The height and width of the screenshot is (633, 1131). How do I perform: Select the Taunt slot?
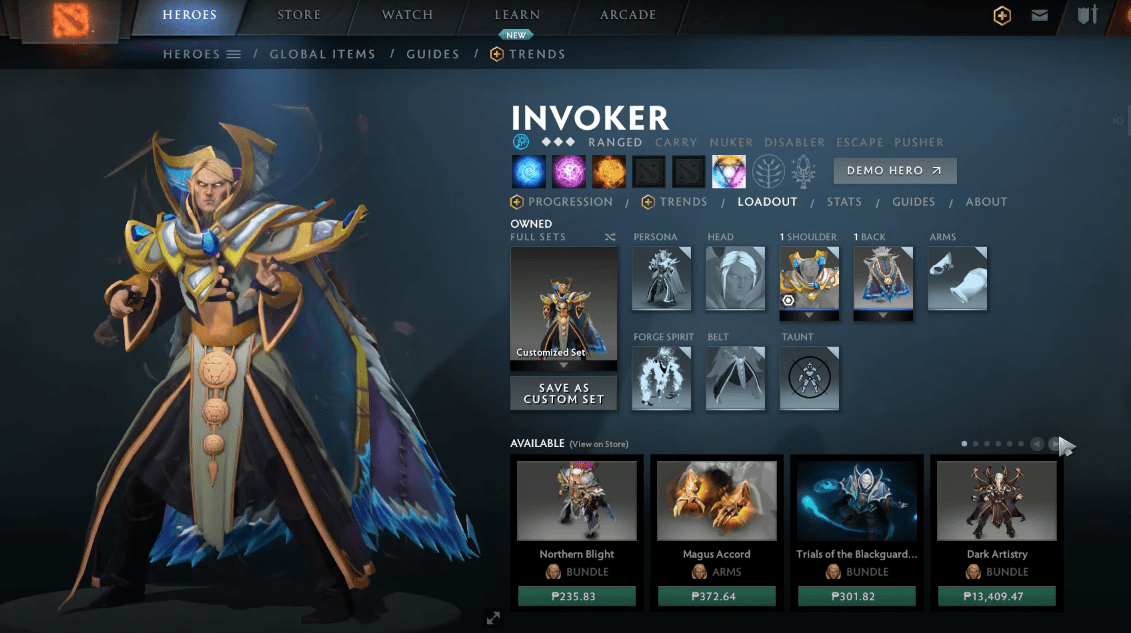(809, 378)
